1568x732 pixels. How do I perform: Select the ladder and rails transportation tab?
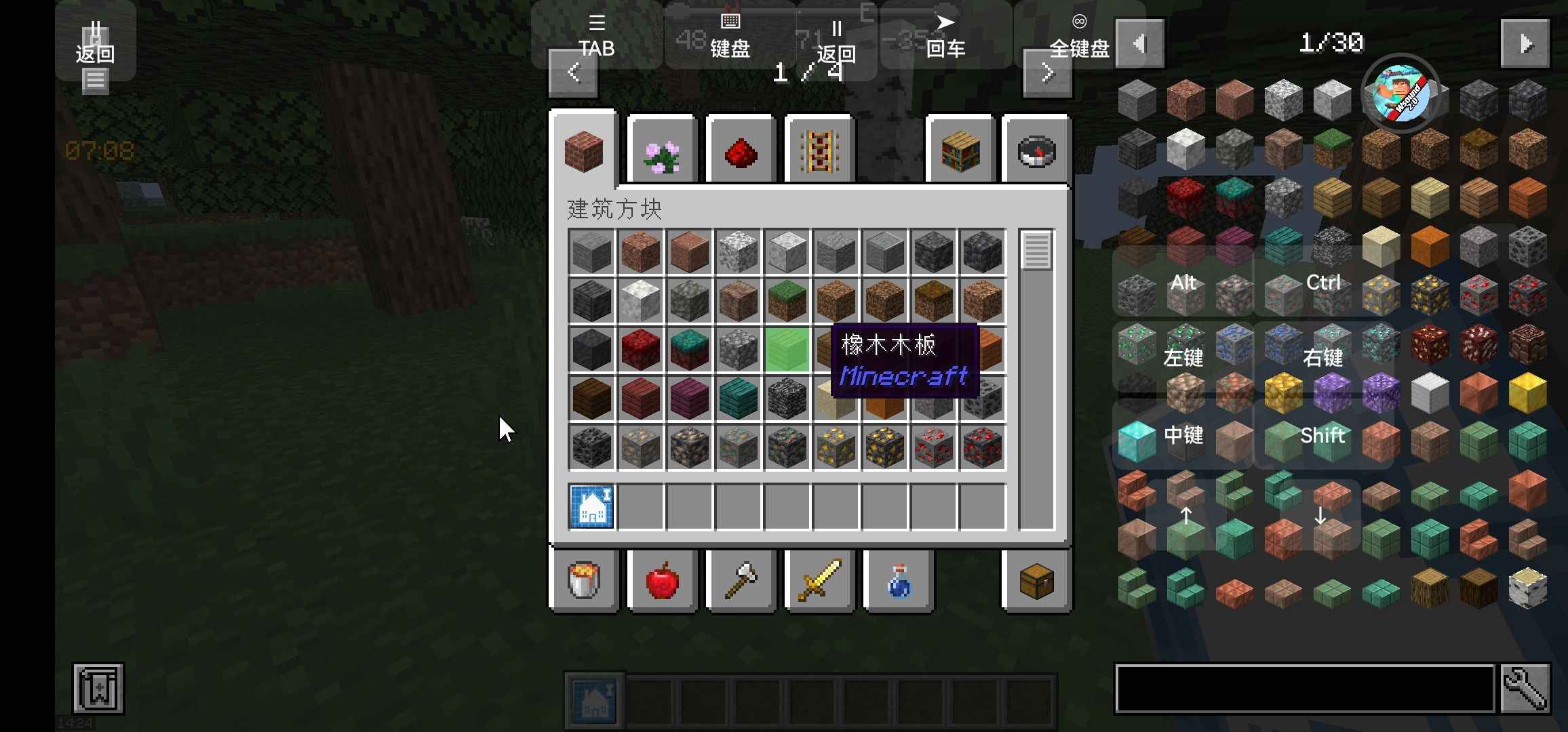pos(819,152)
